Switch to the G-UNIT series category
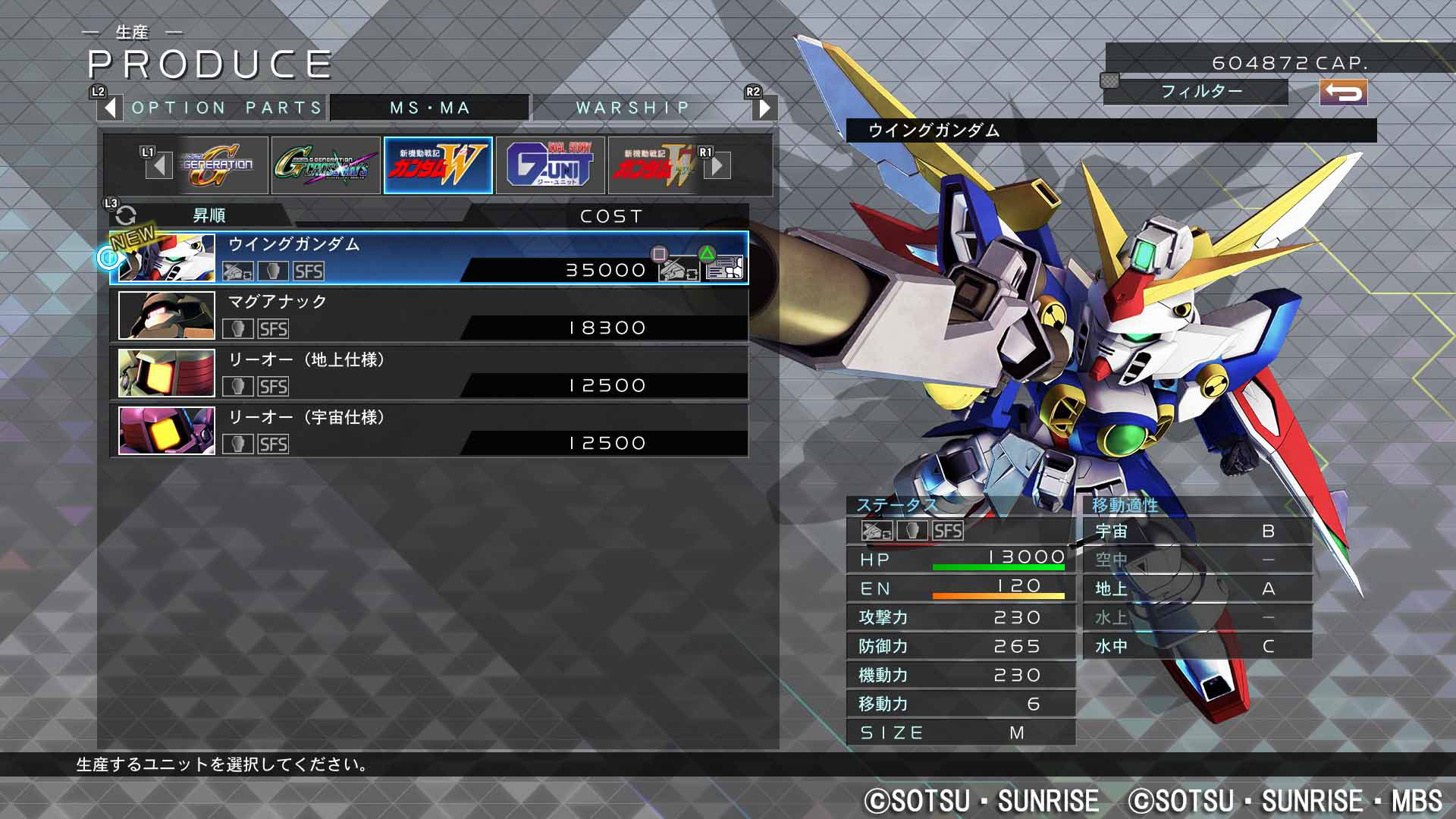 point(550,165)
